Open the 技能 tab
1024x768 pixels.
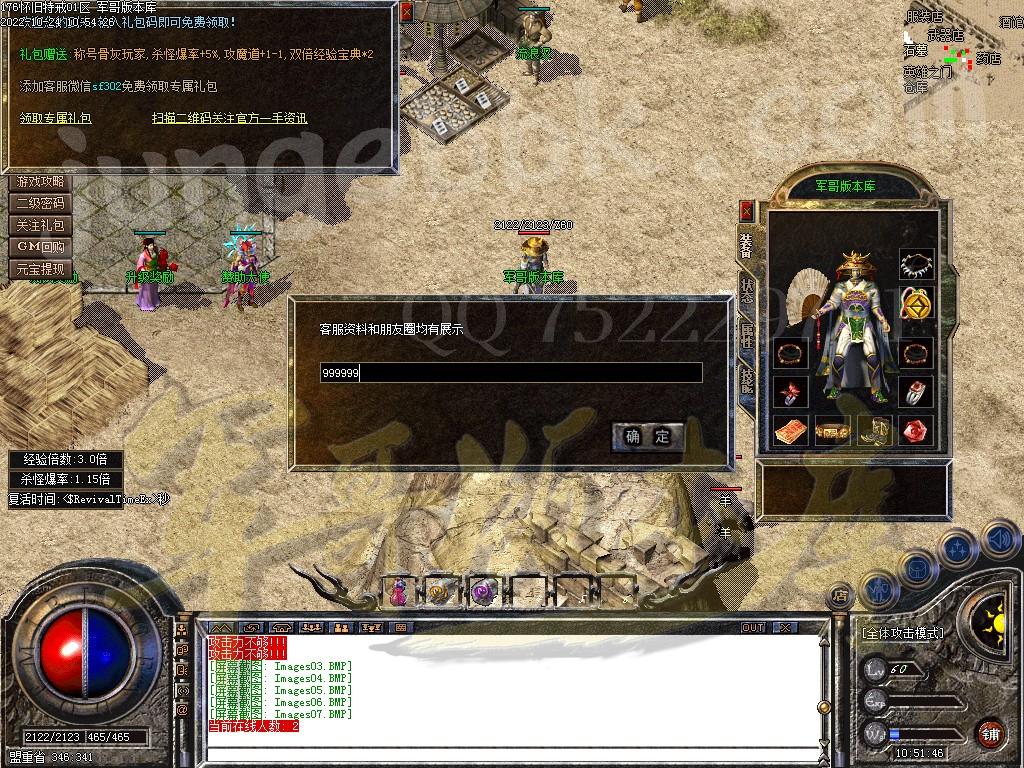pyautogui.click(x=746, y=379)
